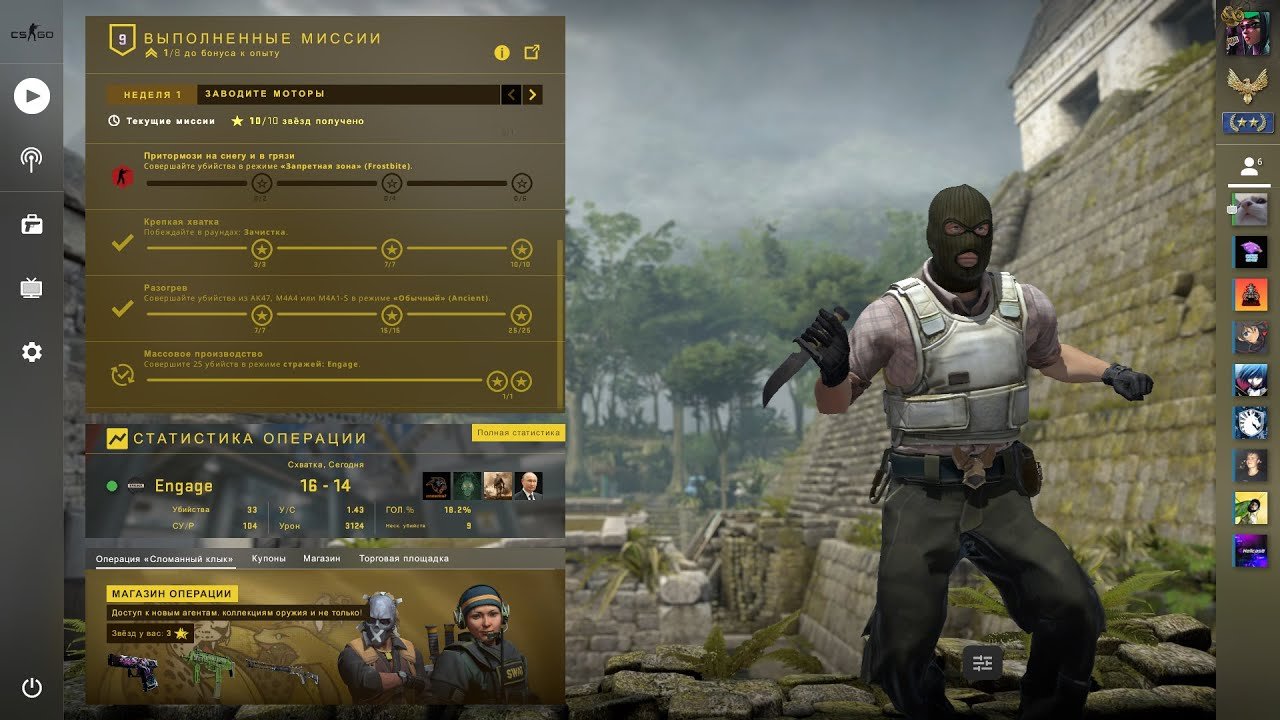
Task: Open the friends list icon
Action: coord(1250,167)
